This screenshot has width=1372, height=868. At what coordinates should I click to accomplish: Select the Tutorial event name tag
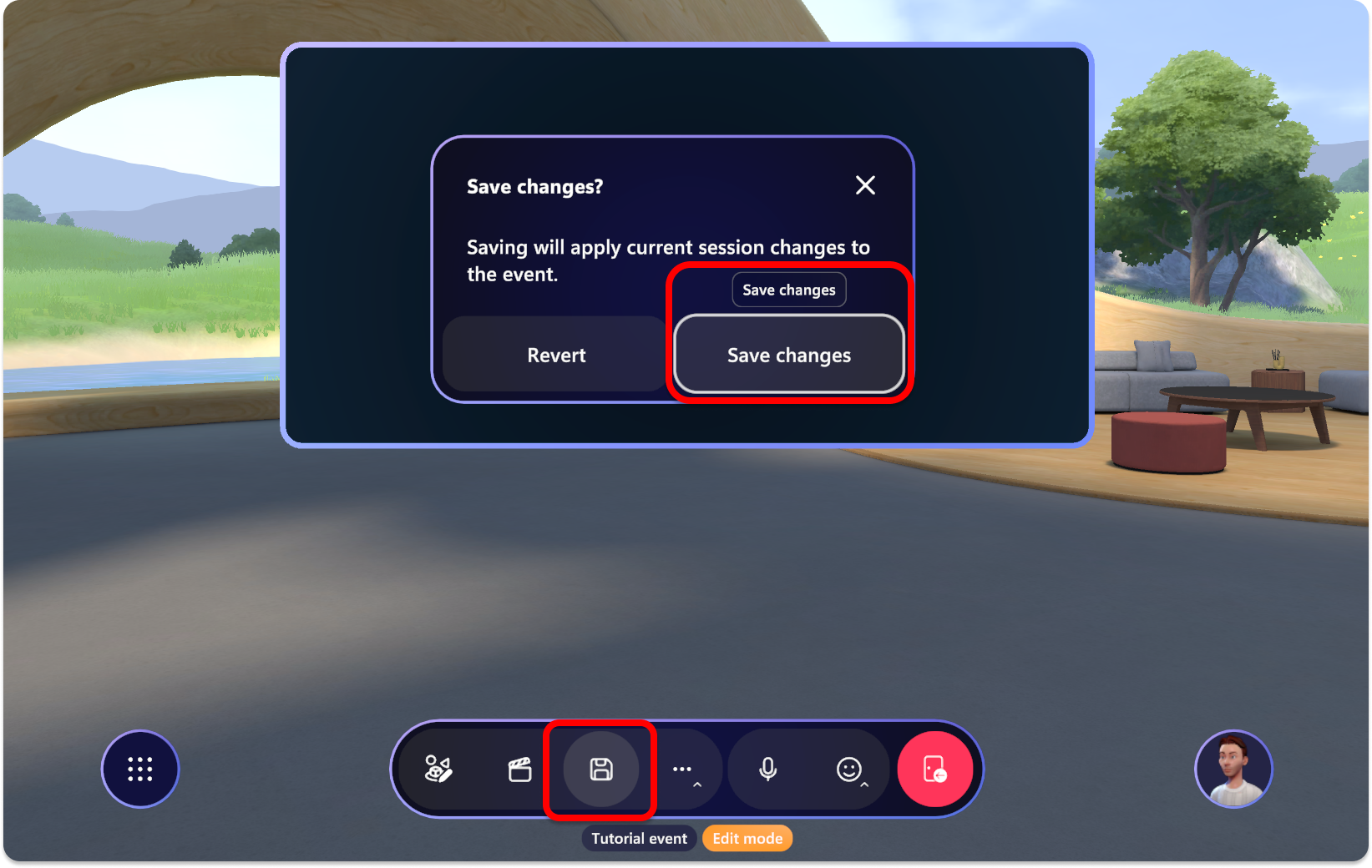[x=639, y=838]
